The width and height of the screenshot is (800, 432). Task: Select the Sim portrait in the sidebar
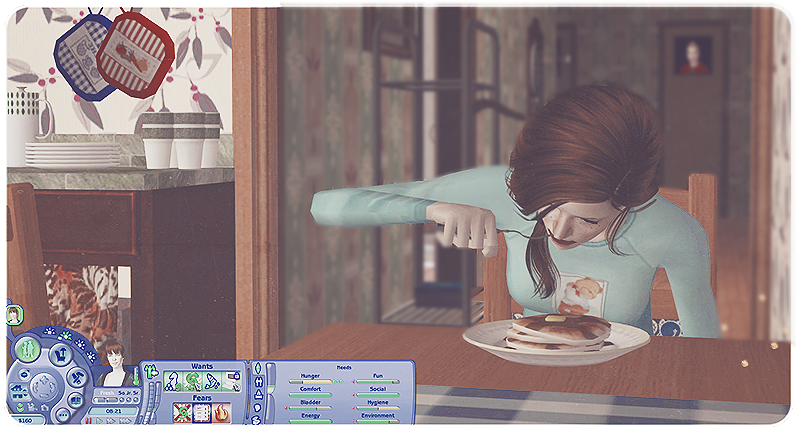pos(15,313)
